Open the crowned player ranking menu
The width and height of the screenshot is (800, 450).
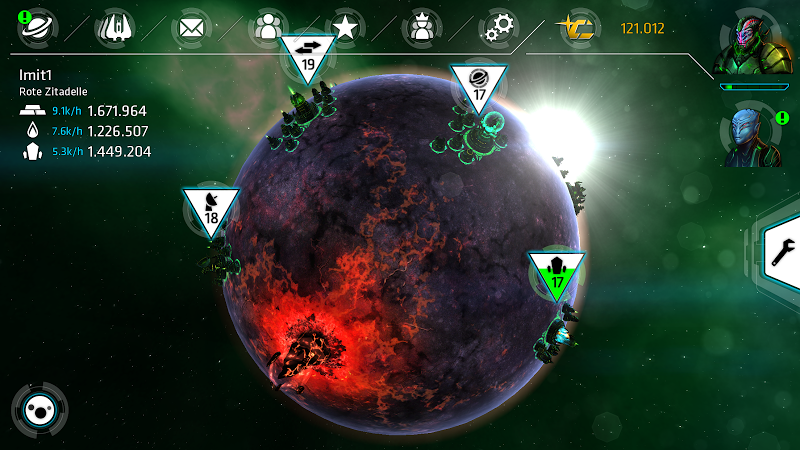click(422, 27)
